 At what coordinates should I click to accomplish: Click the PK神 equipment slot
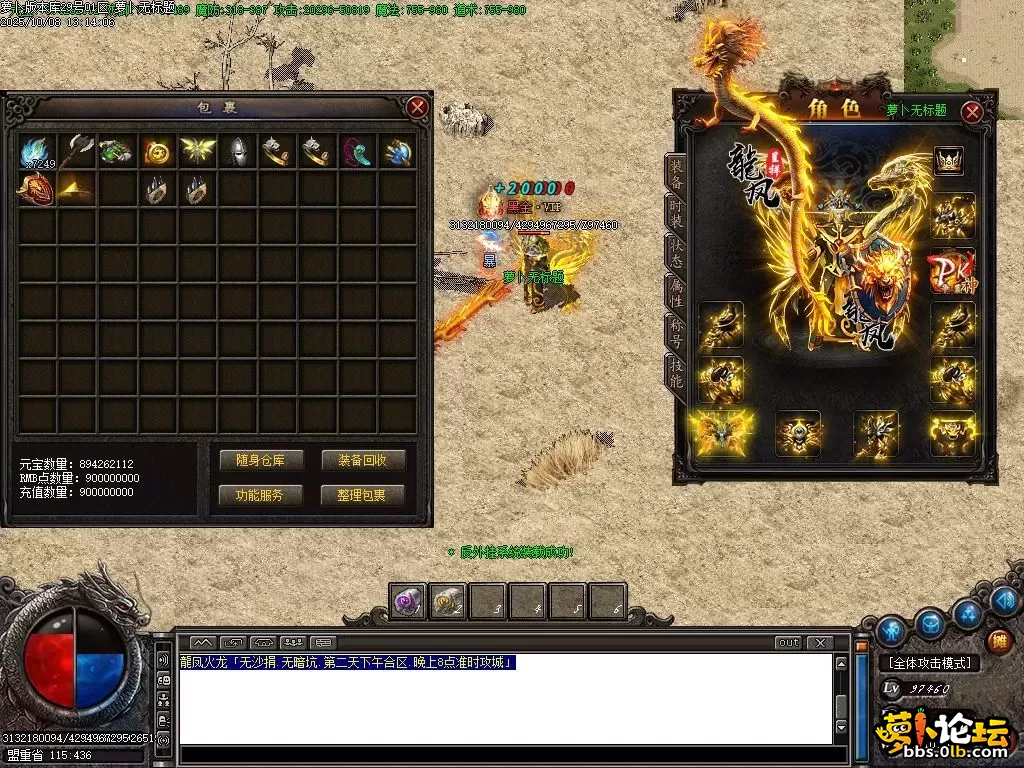pyautogui.click(x=951, y=270)
